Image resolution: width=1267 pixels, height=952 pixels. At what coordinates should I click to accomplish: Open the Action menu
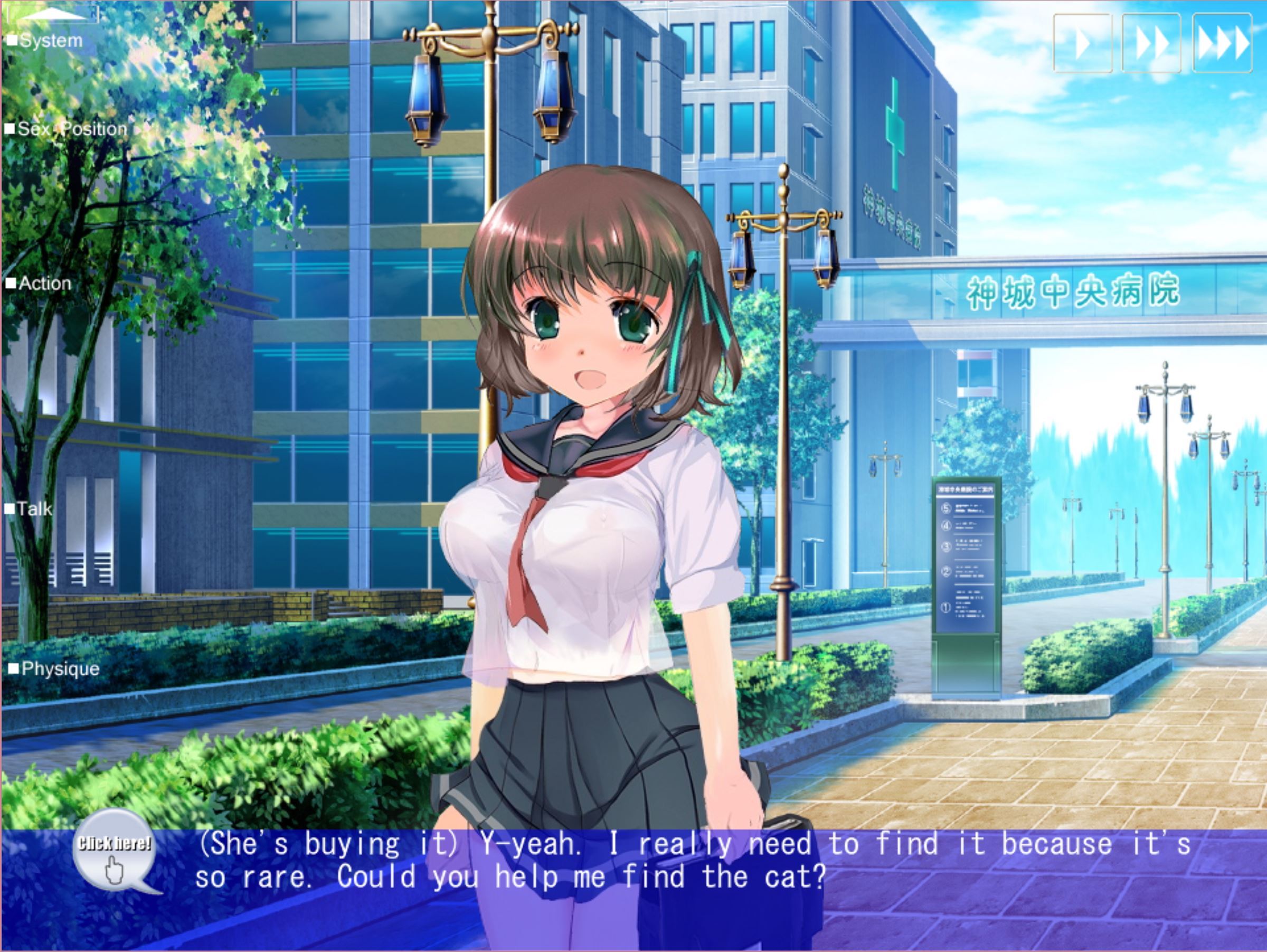click(40, 284)
